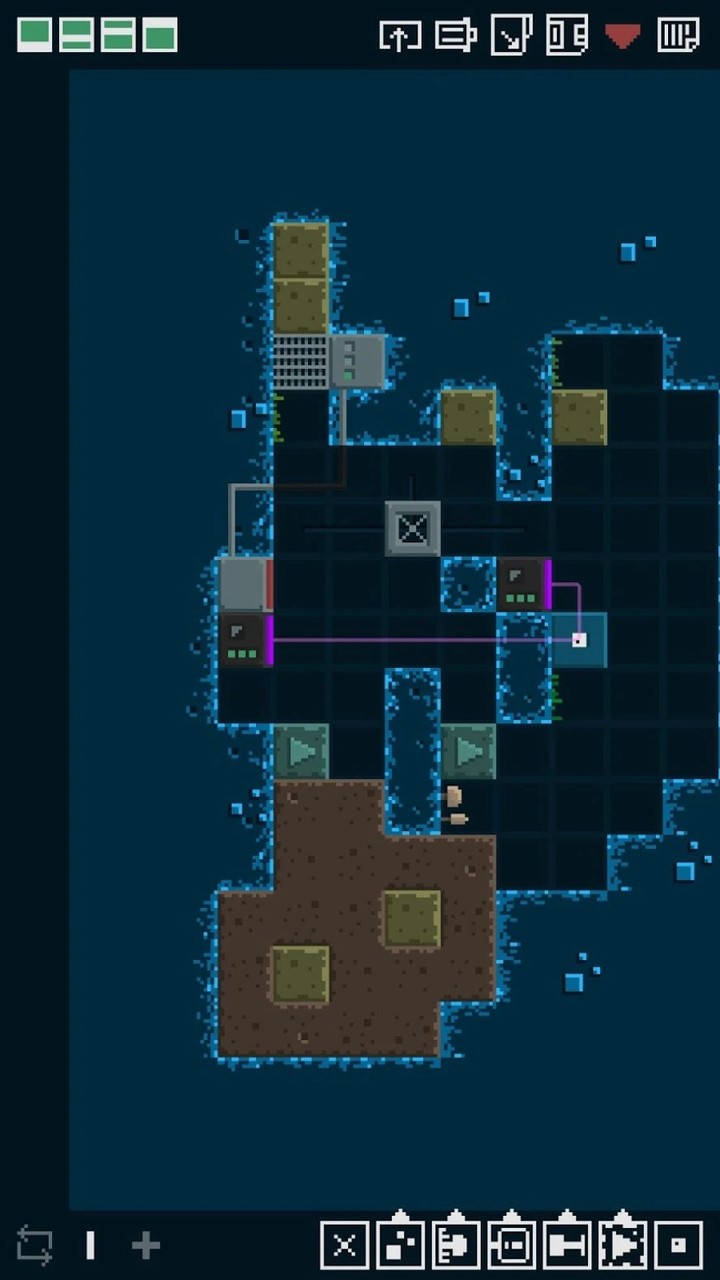This screenshot has width=720, height=1280.
Task: Open the double-panel door icon
Action: click(x=567, y=36)
